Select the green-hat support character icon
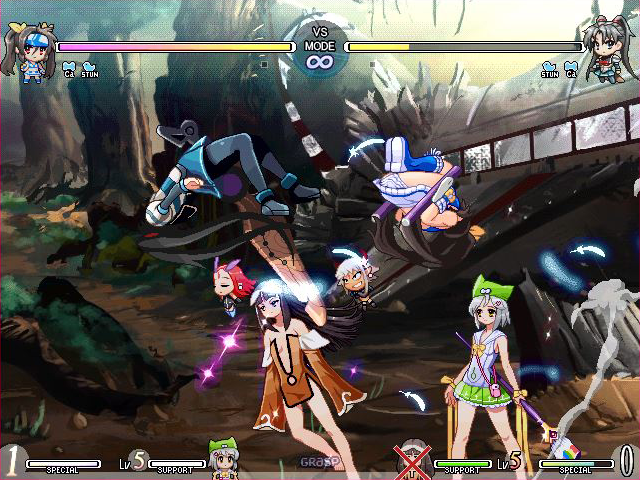Screen dimensions: 640x480 point(223,458)
